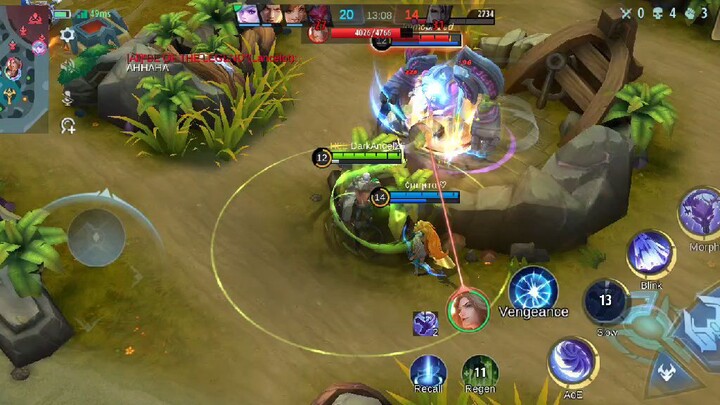This screenshot has height=405, width=720.
Task: Select the targeted enemy hero portrait
Action: pos(468,310)
